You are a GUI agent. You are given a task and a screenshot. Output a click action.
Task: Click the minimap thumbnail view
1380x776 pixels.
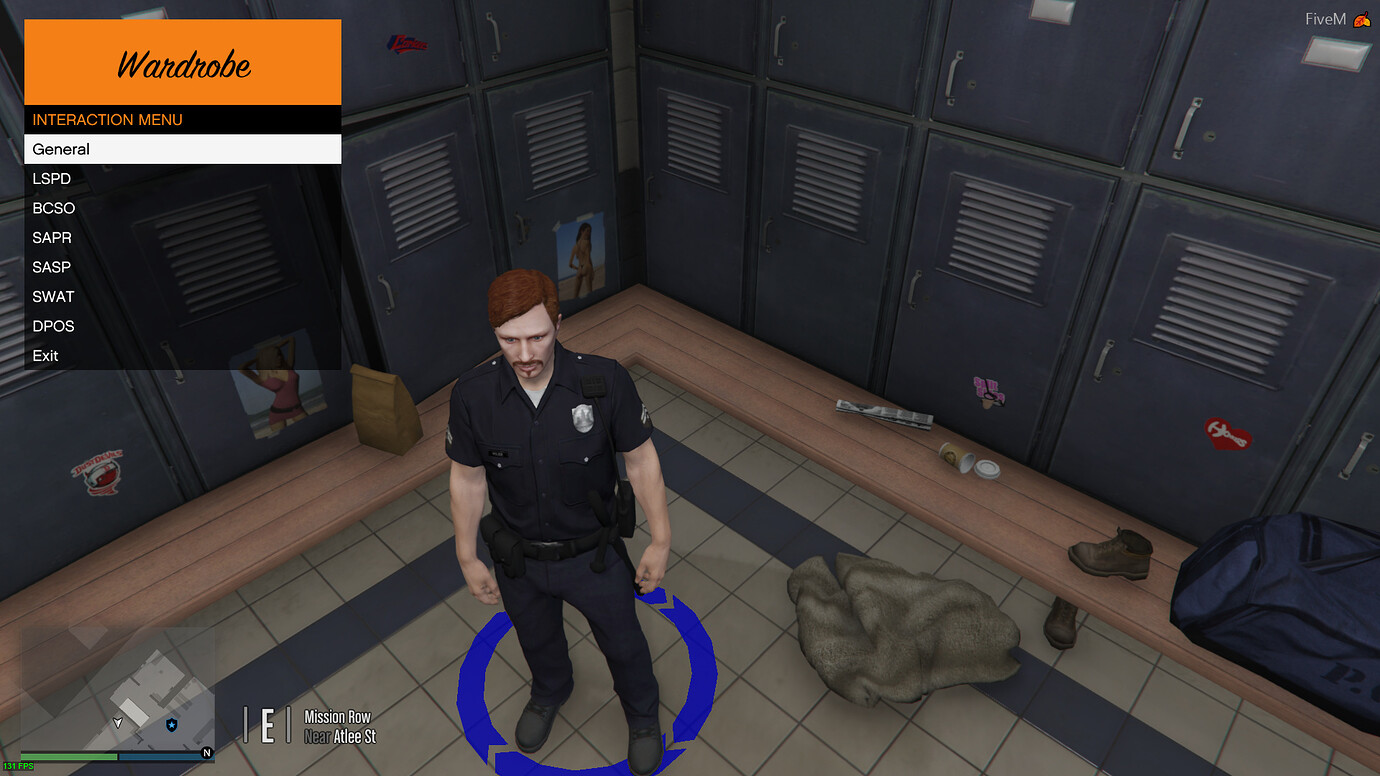[x=115, y=690]
